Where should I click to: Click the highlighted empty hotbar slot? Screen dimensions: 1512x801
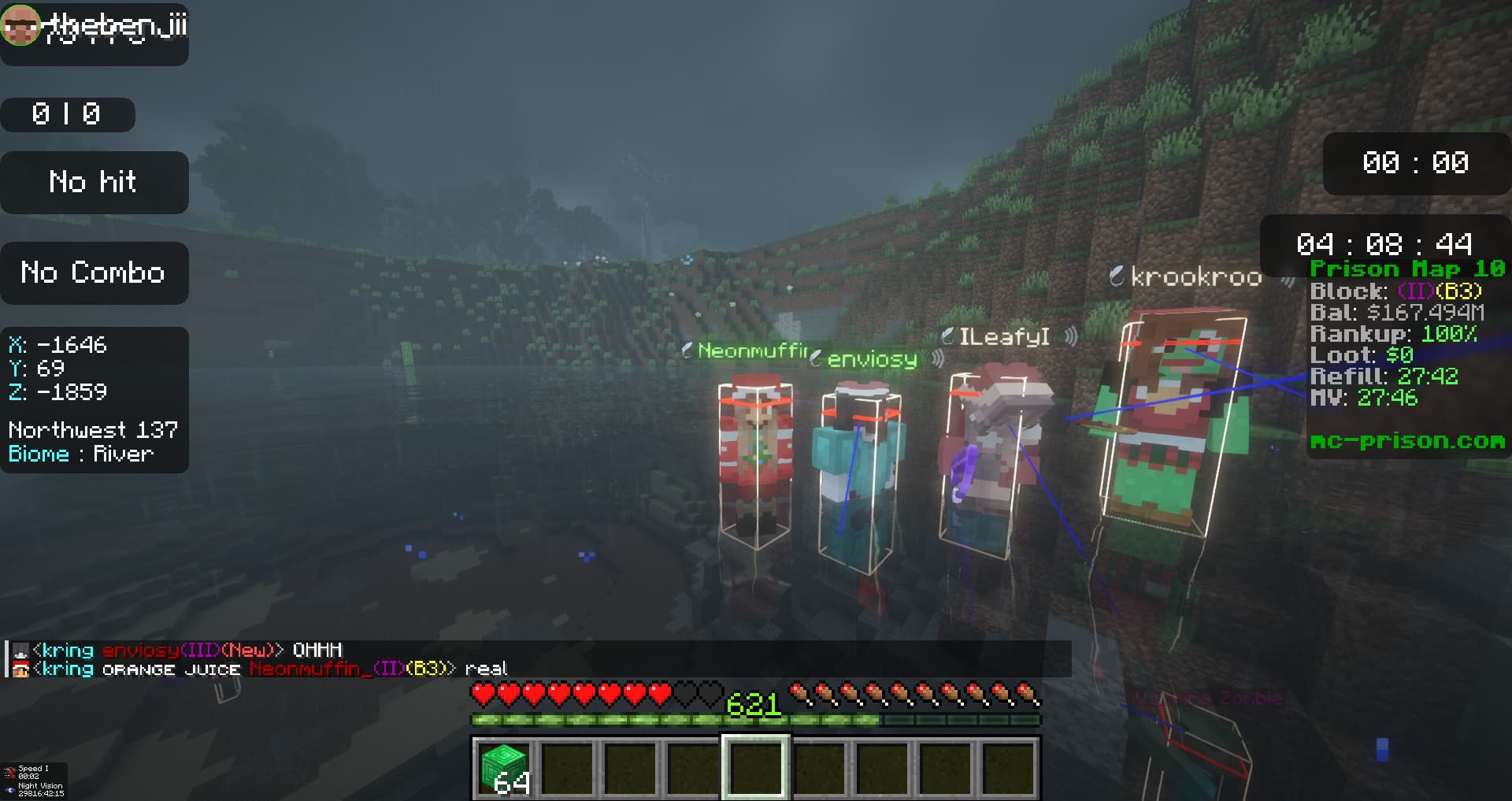coord(756,768)
